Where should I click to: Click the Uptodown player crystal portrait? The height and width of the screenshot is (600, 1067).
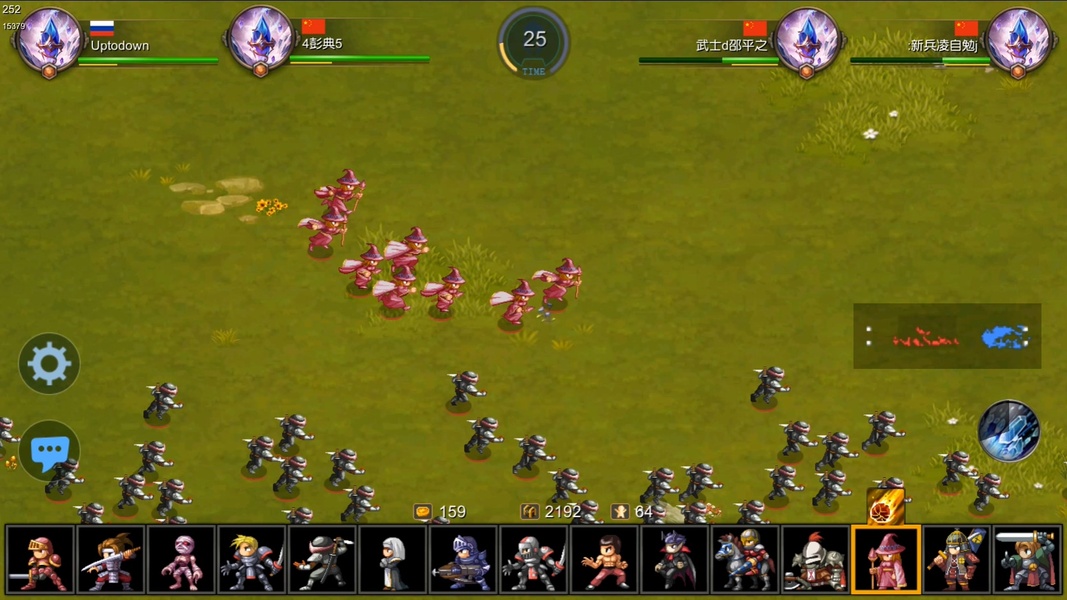click(49, 41)
